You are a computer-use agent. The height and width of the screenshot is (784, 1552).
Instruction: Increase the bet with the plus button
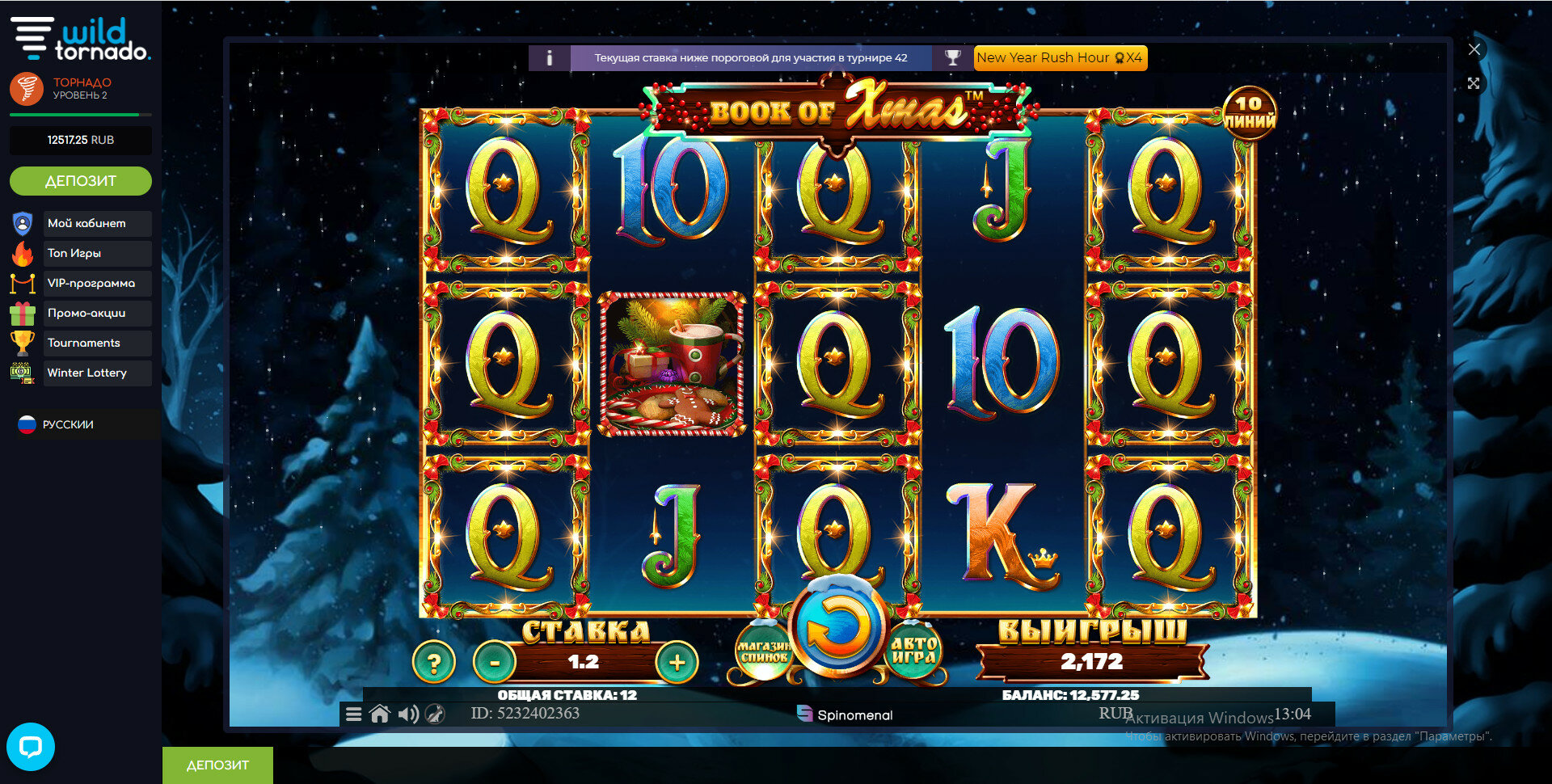(677, 663)
